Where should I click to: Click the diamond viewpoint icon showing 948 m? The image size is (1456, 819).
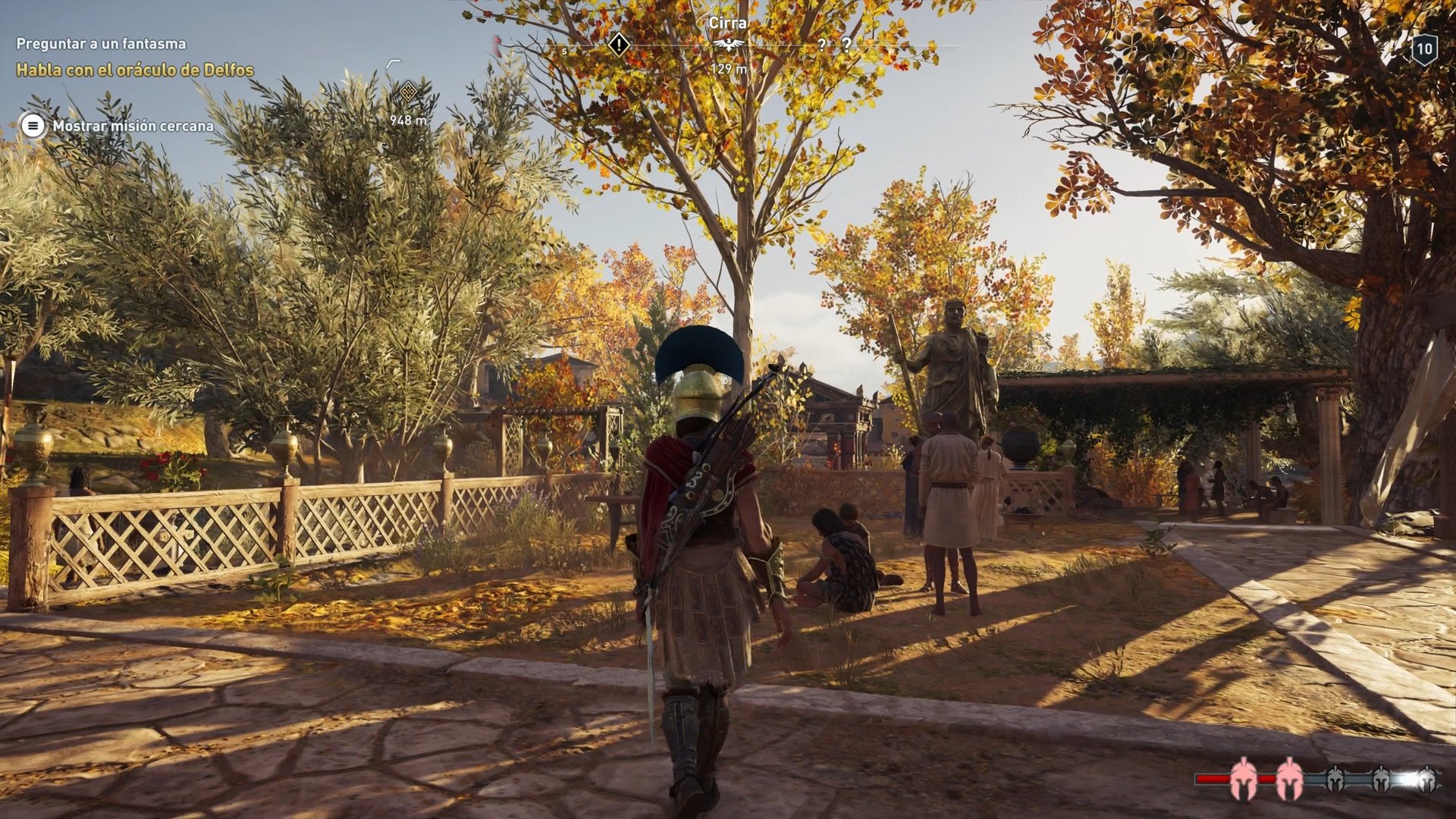(x=407, y=91)
